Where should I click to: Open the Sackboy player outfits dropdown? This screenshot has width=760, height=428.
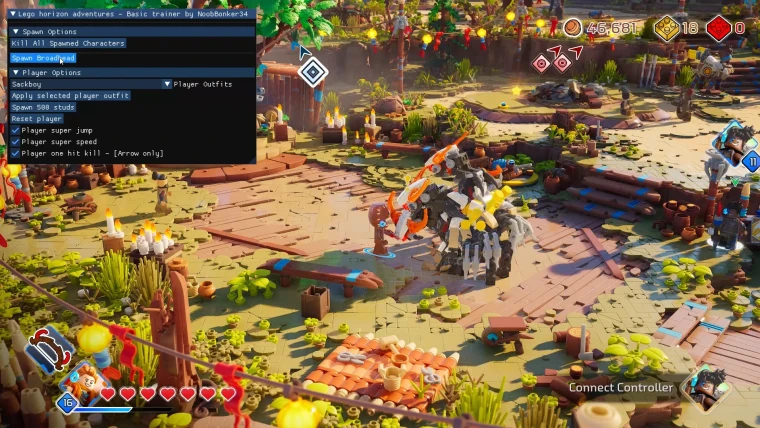point(167,85)
